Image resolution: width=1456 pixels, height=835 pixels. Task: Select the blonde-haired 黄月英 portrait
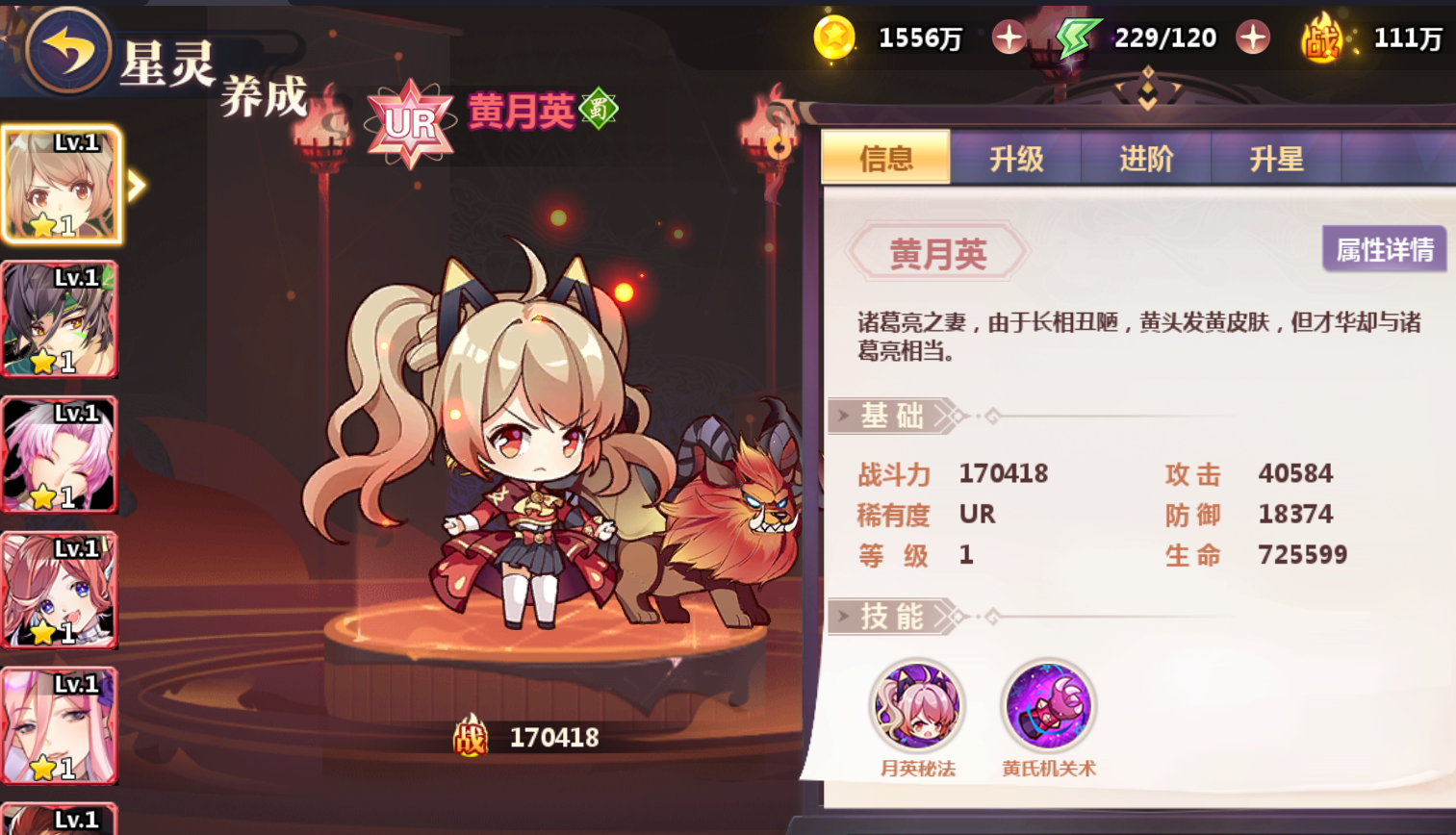(x=61, y=185)
